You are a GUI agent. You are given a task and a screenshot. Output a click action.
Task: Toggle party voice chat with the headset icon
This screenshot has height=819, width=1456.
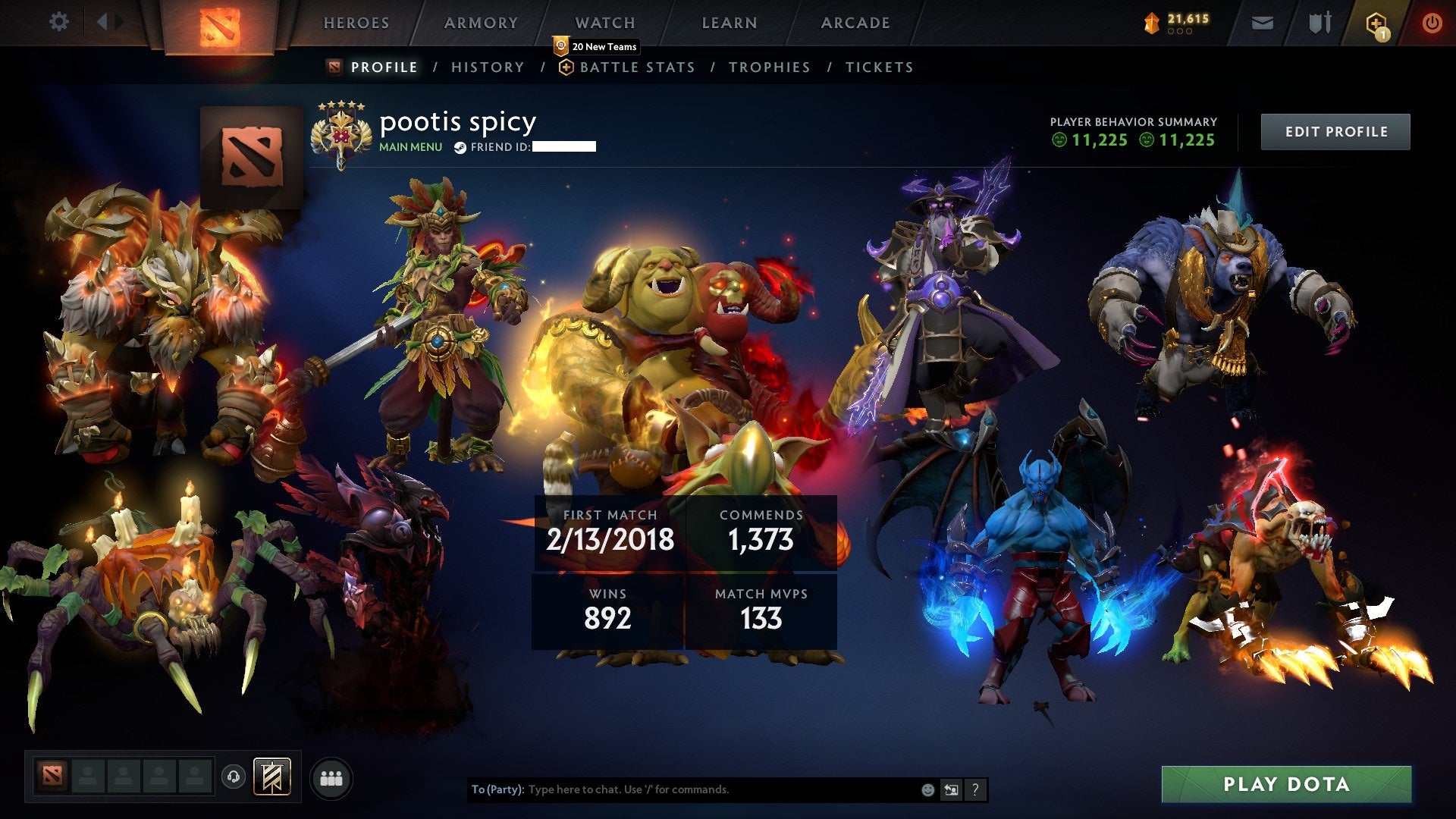click(234, 777)
